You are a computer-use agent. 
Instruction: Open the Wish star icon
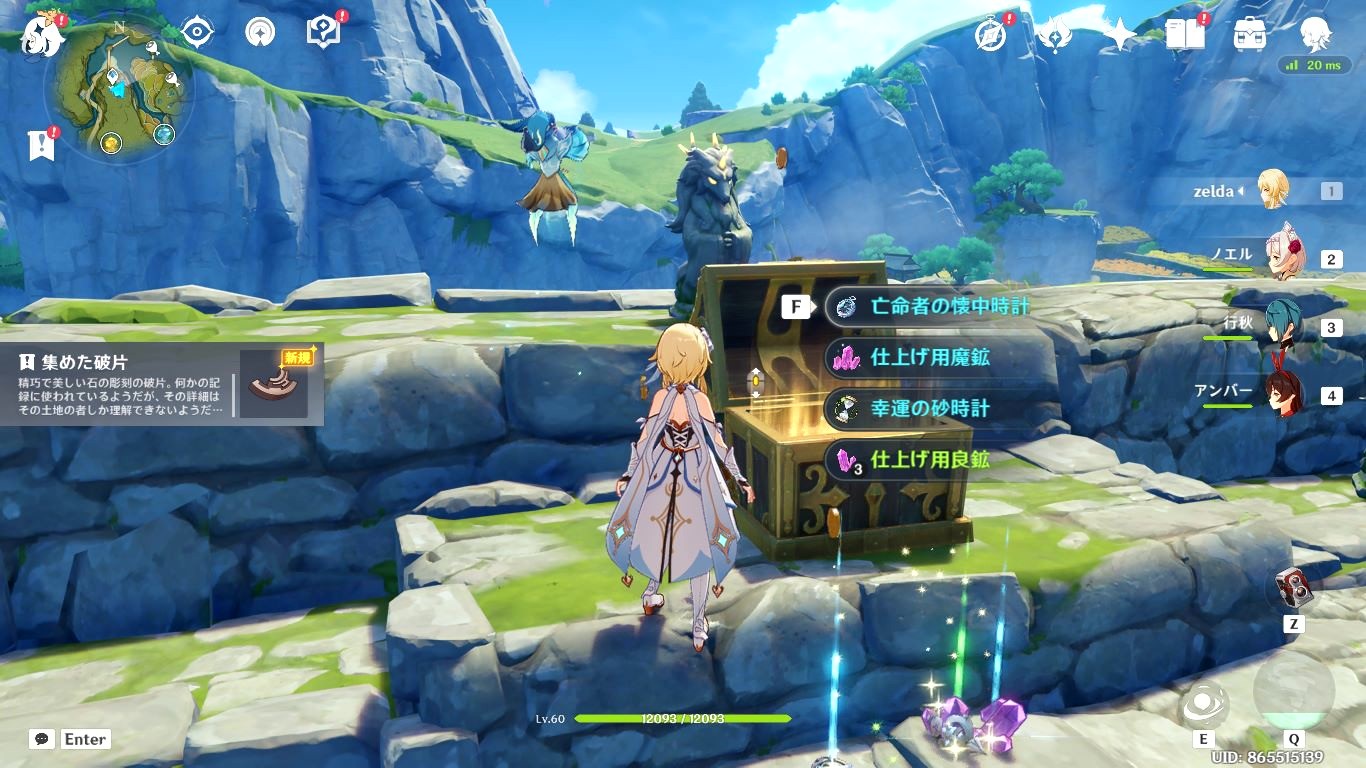pyautogui.click(x=1119, y=35)
